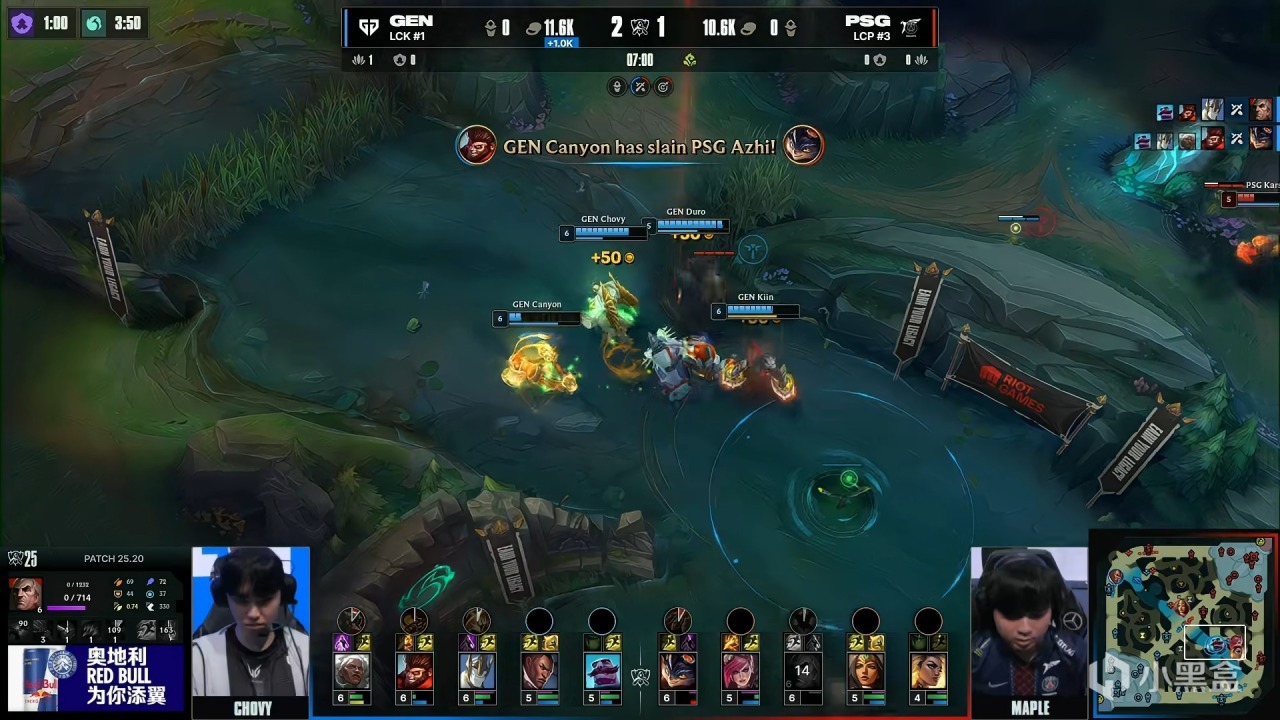
Task: Select the pink-haired Vi portrait
Action: pos(740,671)
